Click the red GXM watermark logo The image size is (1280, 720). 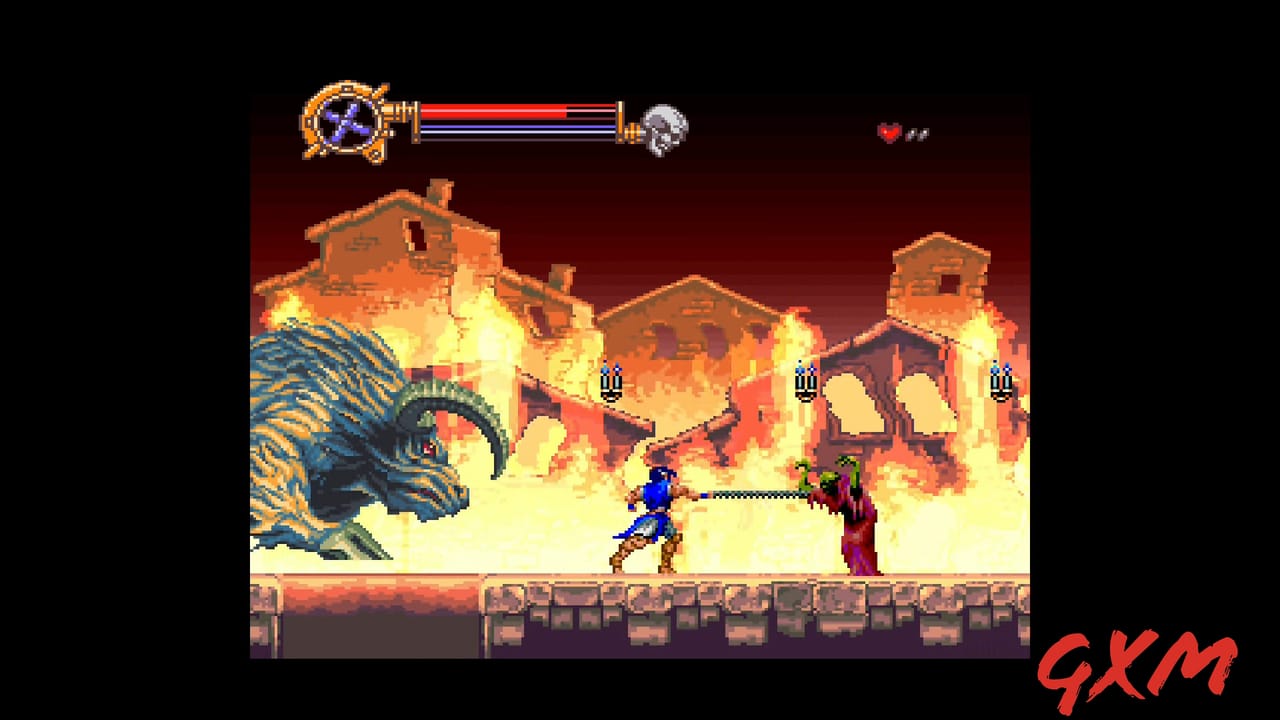click(1137, 668)
